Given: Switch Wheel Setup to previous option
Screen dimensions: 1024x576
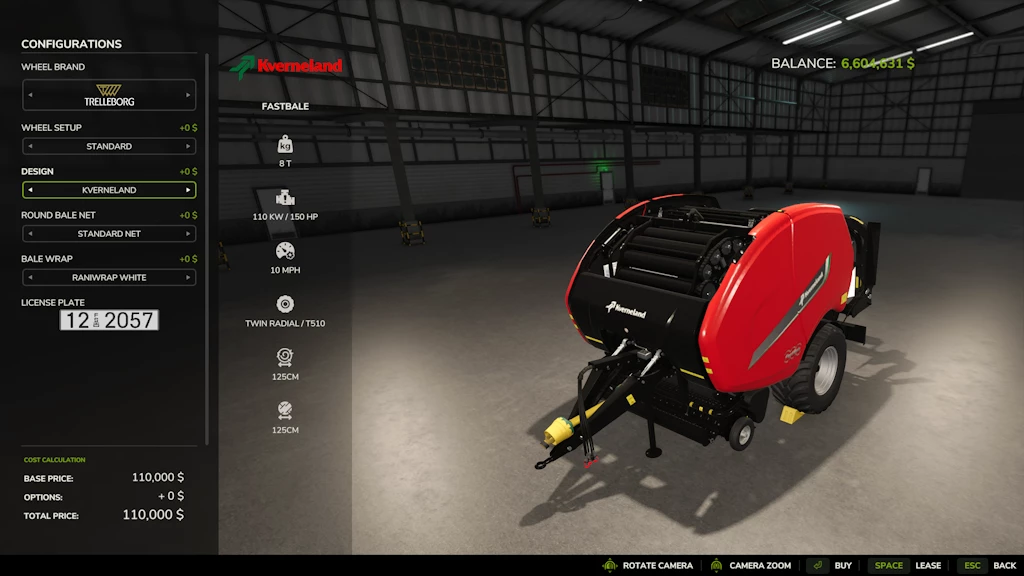Looking at the screenshot, I should 29,146.
